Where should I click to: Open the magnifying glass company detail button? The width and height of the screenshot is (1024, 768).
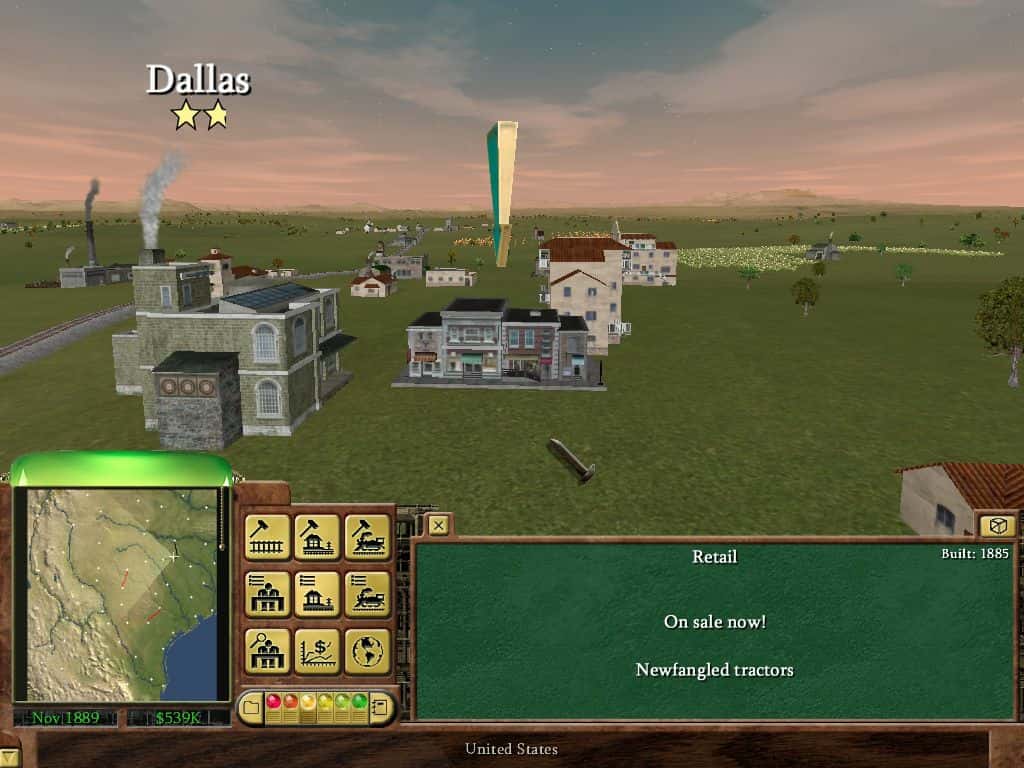pyautogui.click(x=267, y=651)
